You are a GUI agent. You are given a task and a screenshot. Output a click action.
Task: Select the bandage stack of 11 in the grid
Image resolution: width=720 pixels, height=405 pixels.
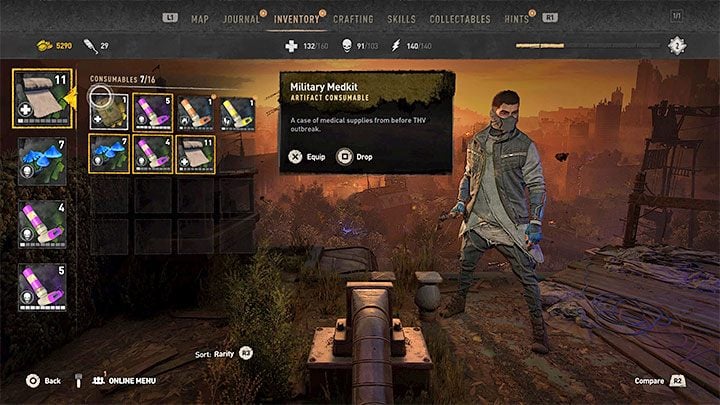195,154
